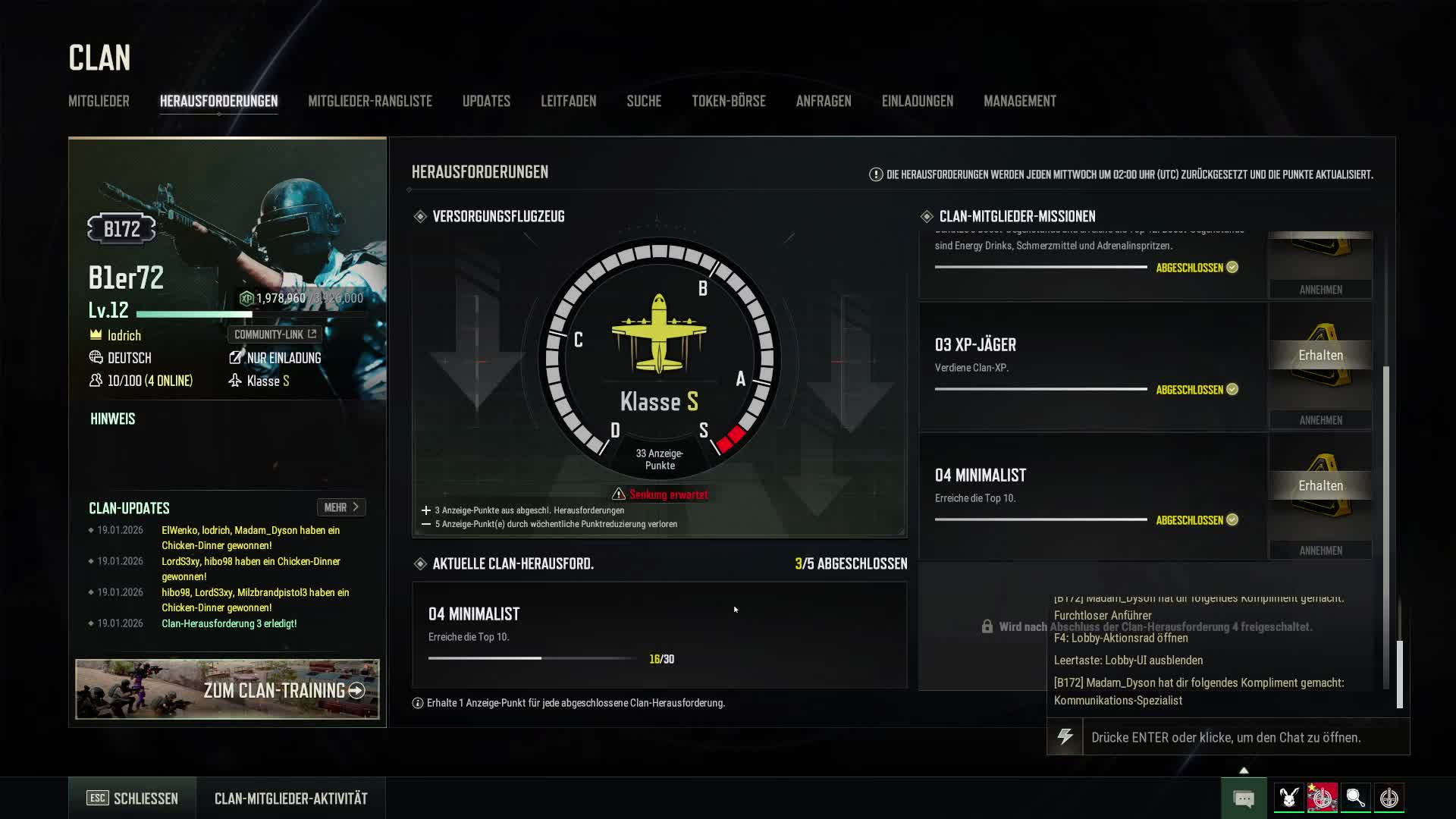The image size is (1456, 819).
Task: Open the Token-Börse tab
Action: pyautogui.click(x=728, y=101)
